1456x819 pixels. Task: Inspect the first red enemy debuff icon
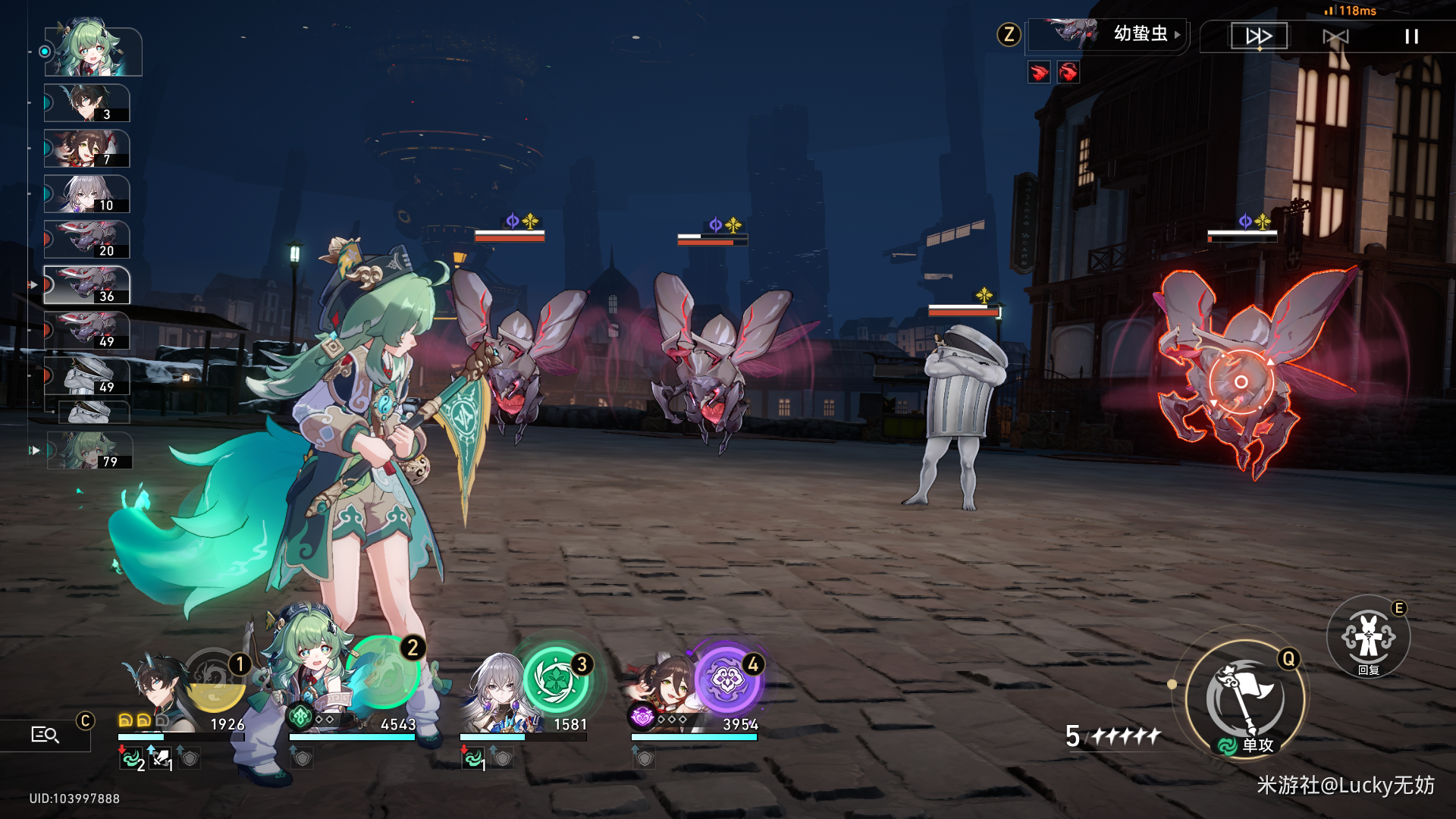[x=1039, y=72]
